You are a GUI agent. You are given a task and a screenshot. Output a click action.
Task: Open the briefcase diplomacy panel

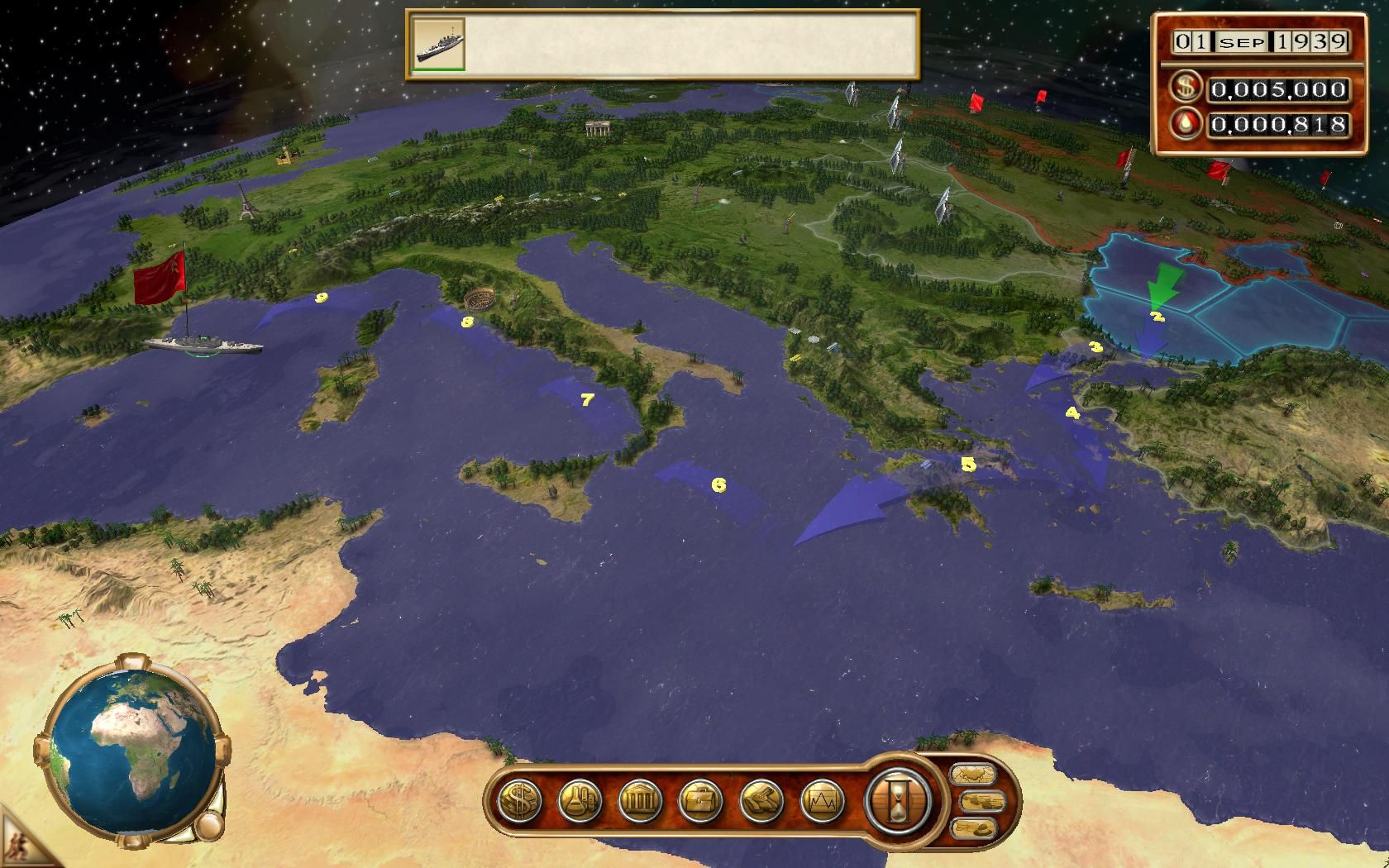(x=701, y=800)
